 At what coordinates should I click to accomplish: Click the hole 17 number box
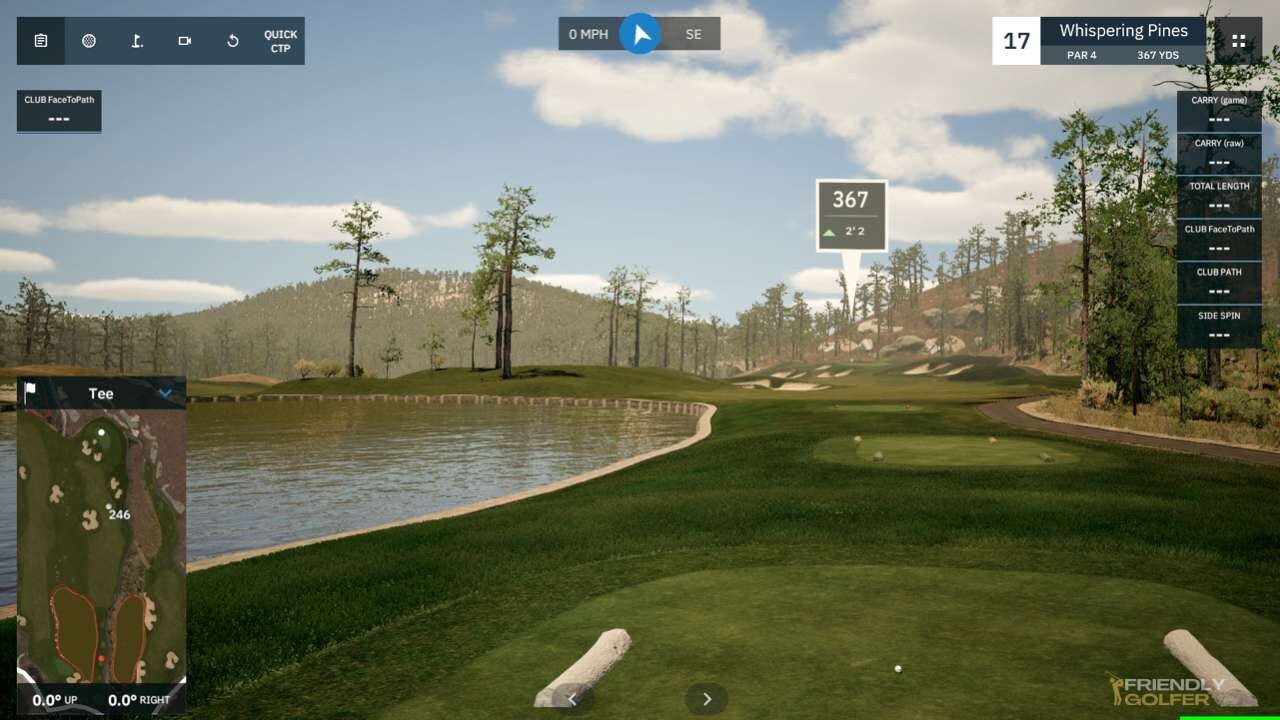[x=1016, y=41]
